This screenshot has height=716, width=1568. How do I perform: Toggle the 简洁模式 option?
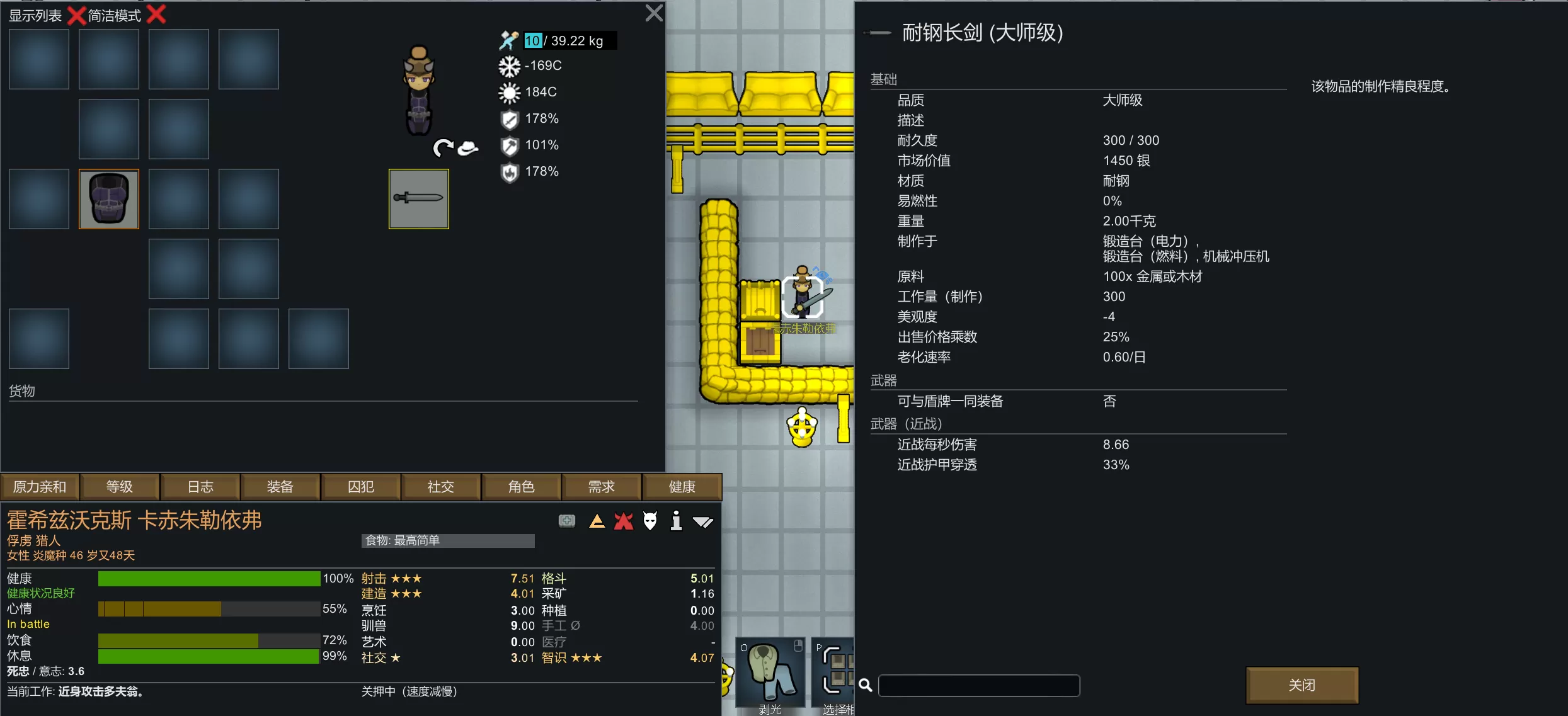(156, 15)
